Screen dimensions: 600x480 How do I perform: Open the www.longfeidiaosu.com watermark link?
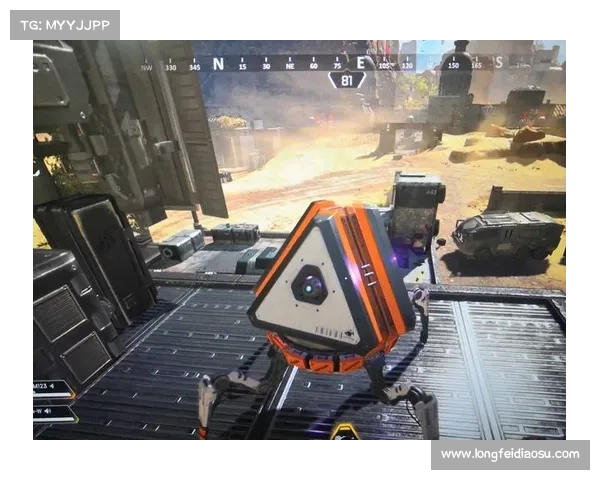[509, 455]
